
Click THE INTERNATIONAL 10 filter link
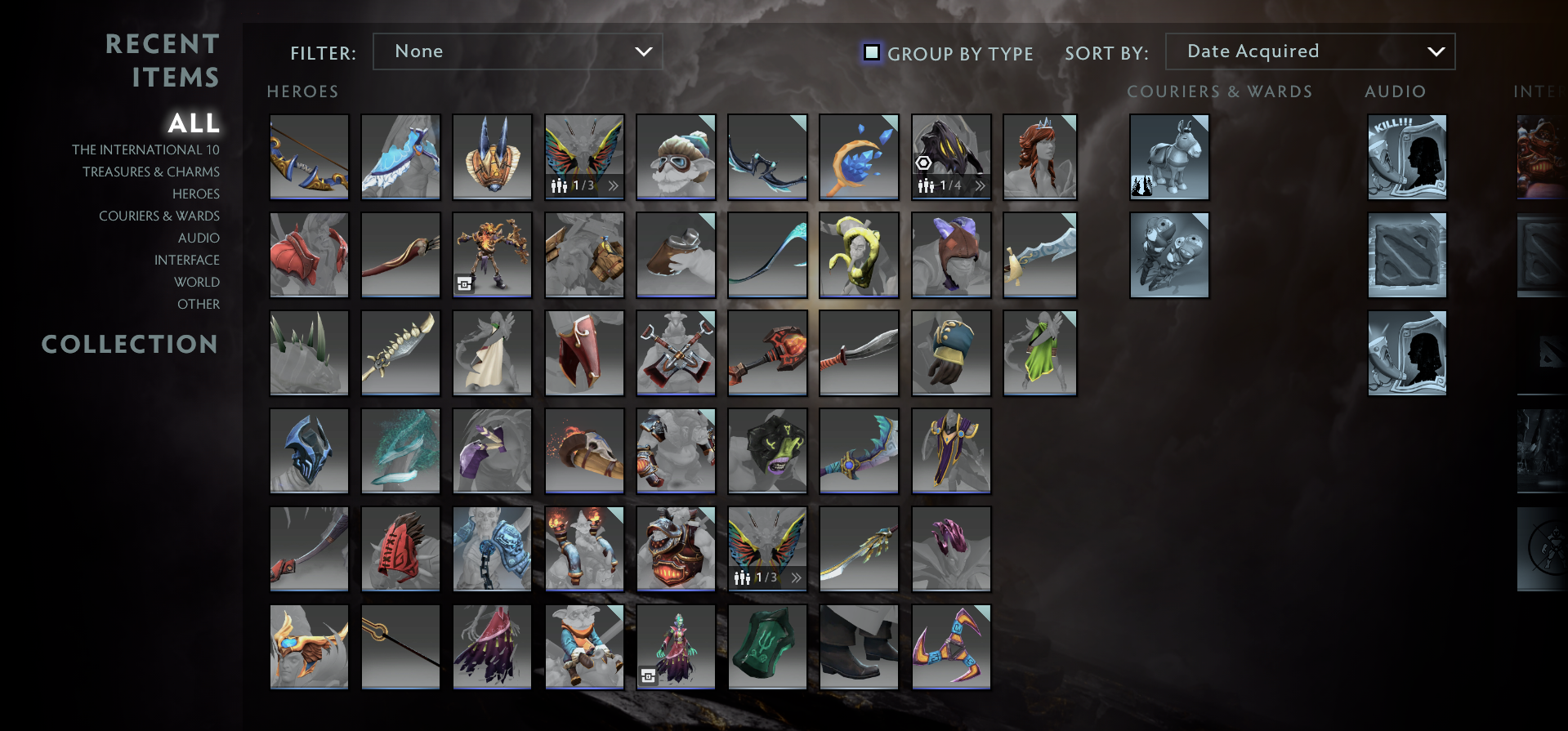click(146, 149)
